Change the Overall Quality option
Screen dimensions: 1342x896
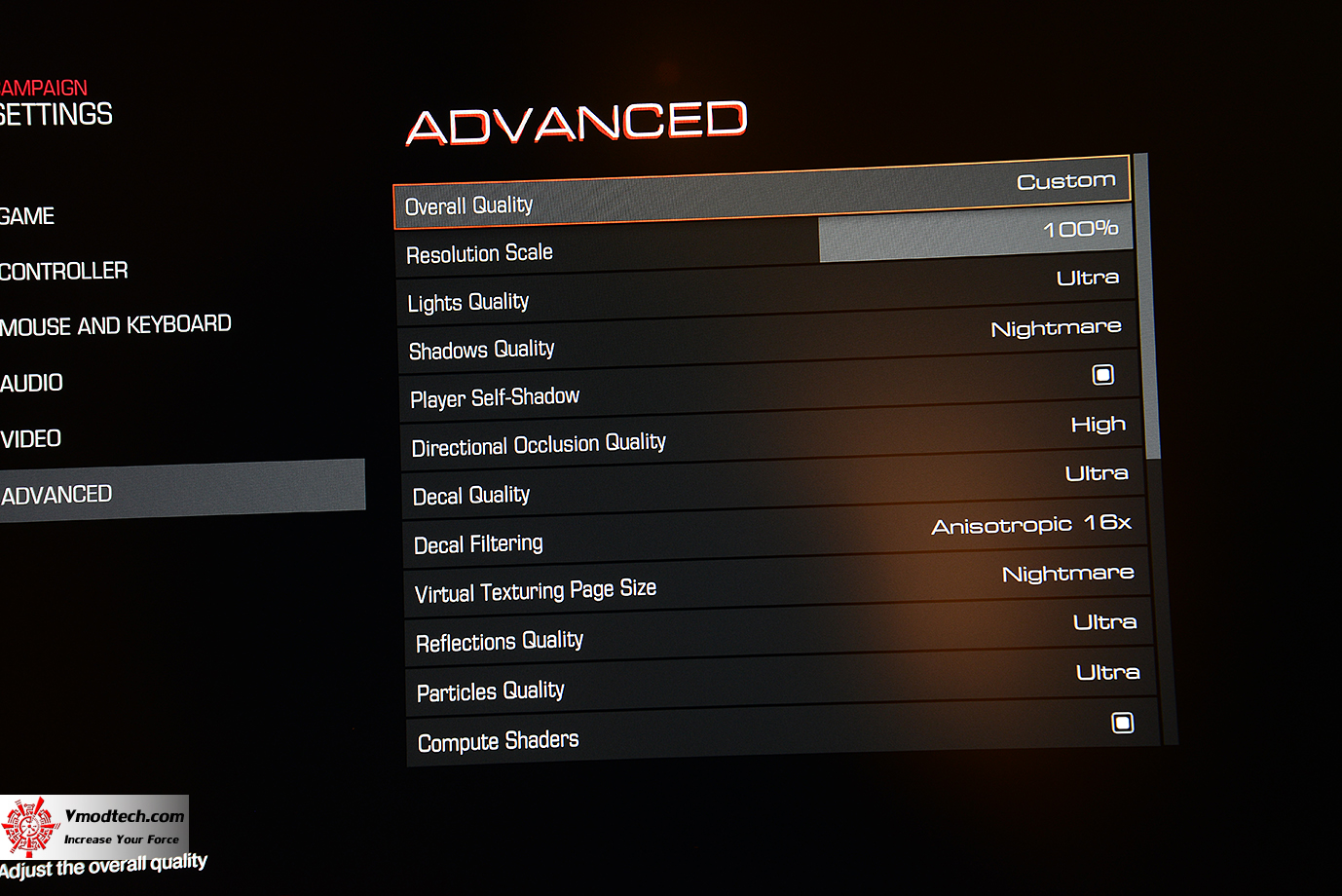pyautogui.click(x=762, y=193)
